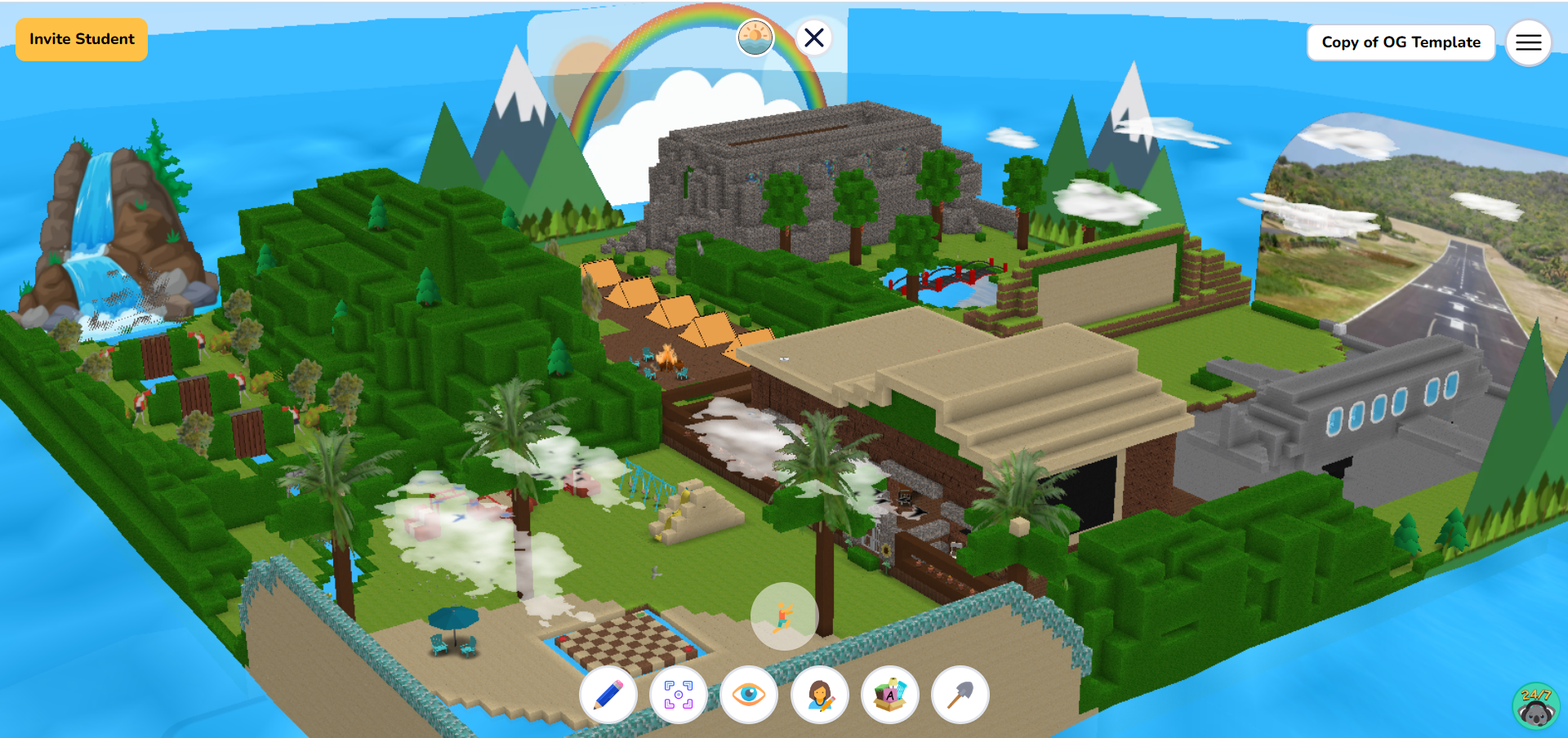
Task: Open the props box library
Action: click(x=889, y=695)
